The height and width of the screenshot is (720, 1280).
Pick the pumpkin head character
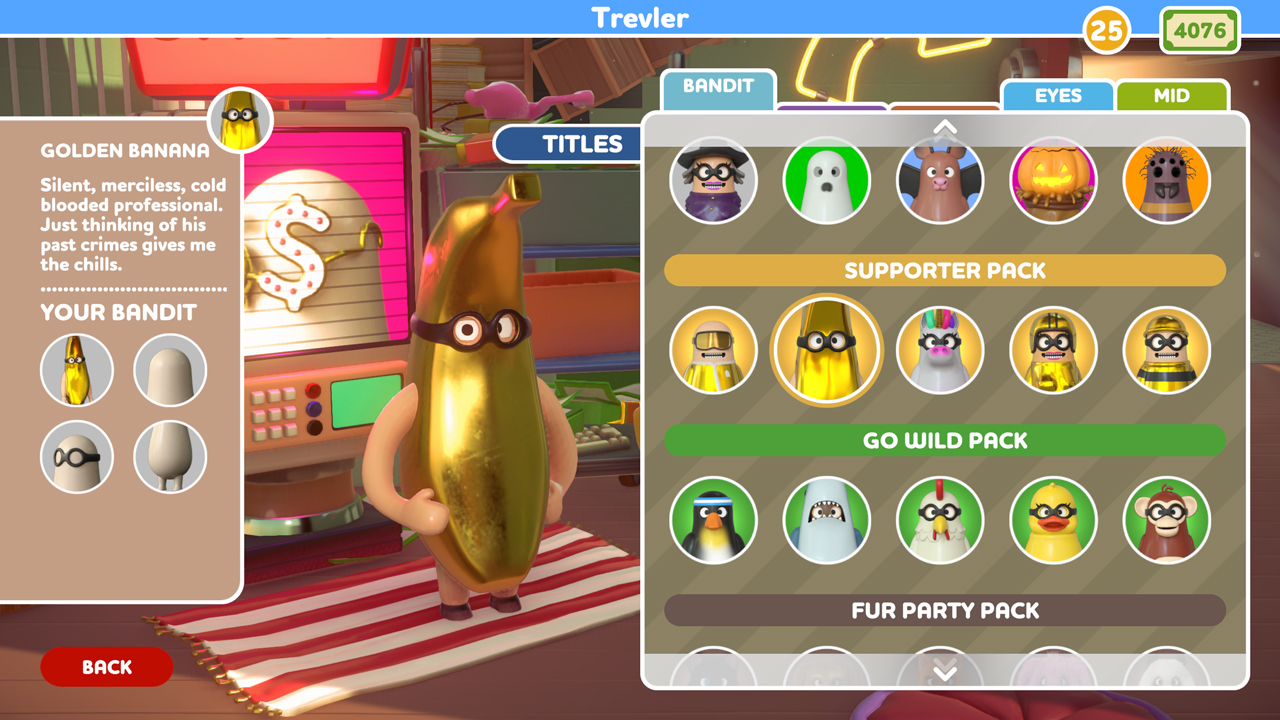click(x=1053, y=180)
